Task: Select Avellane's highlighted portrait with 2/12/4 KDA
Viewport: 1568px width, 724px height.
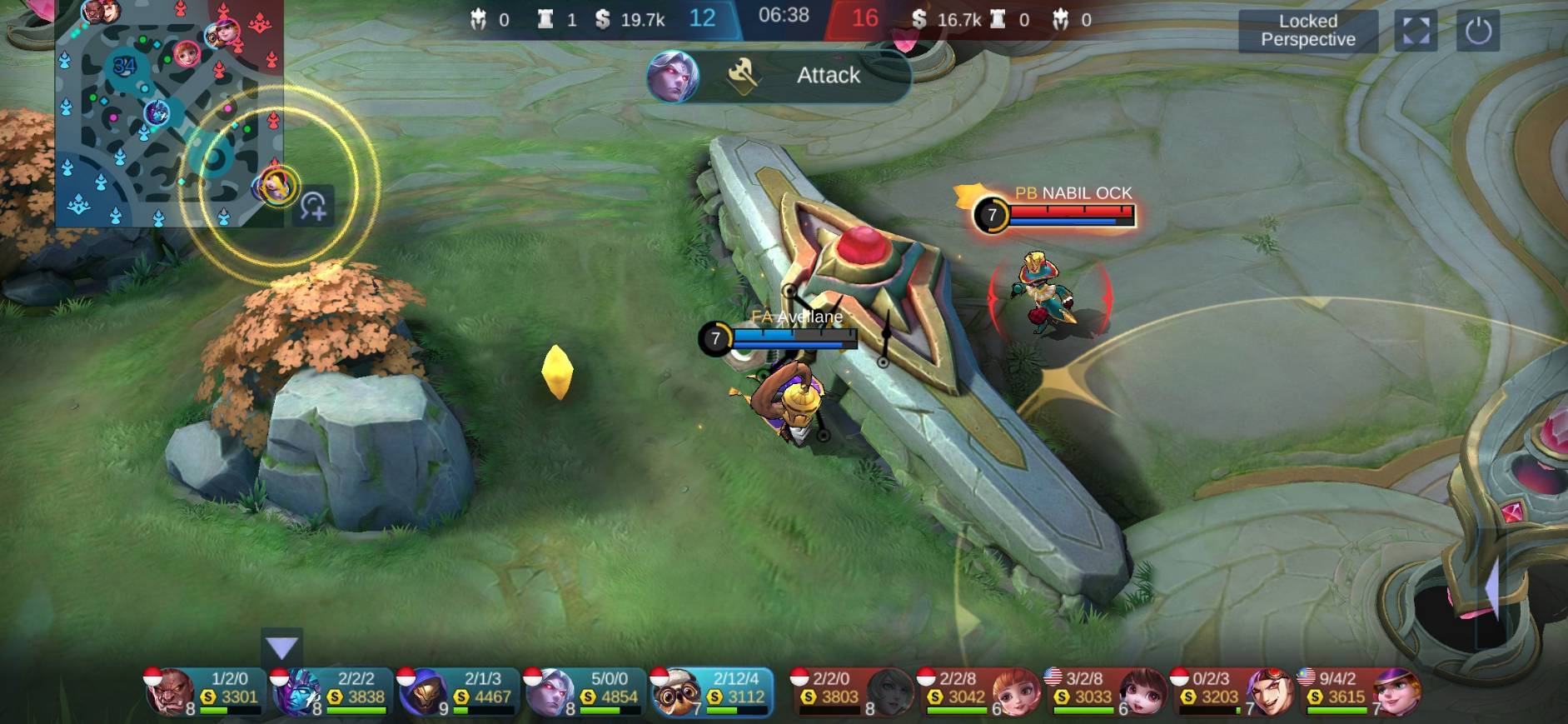Action: [x=674, y=692]
